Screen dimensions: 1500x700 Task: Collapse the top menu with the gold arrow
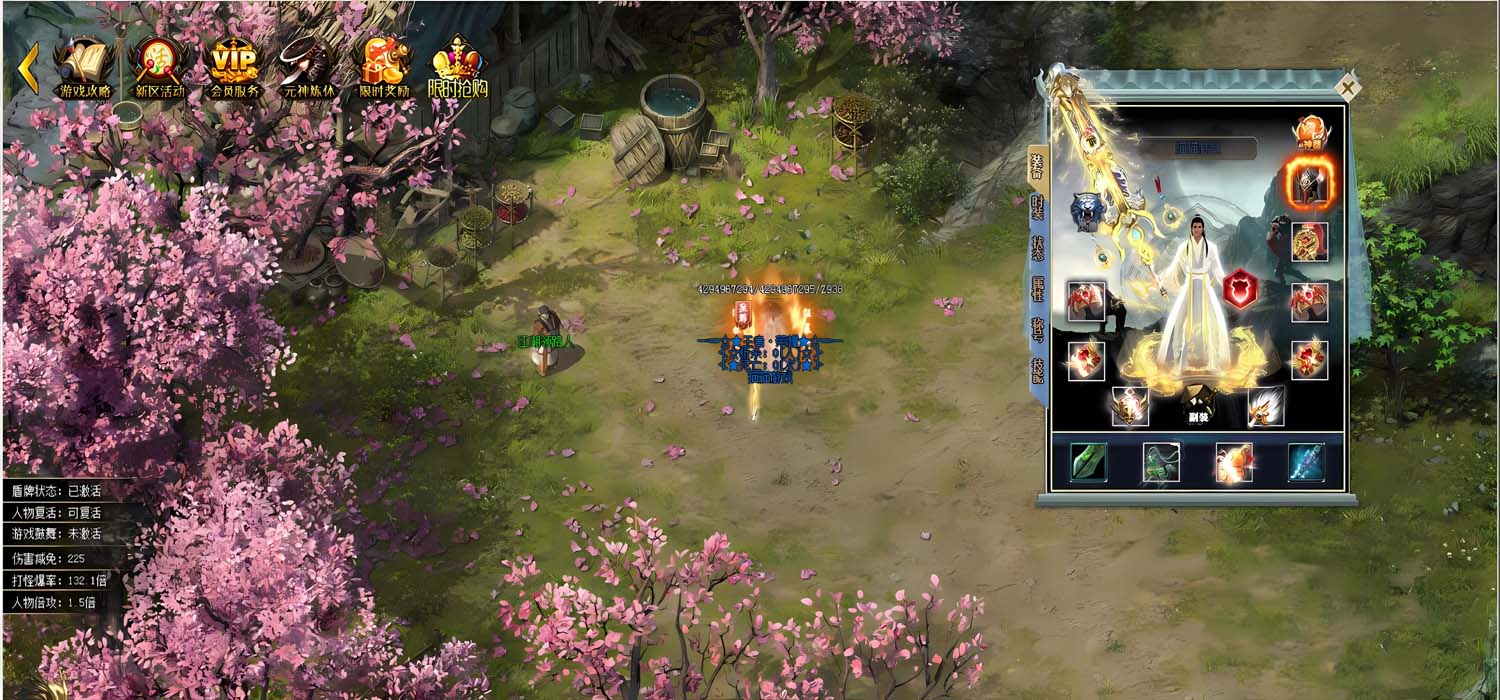point(28,68)
